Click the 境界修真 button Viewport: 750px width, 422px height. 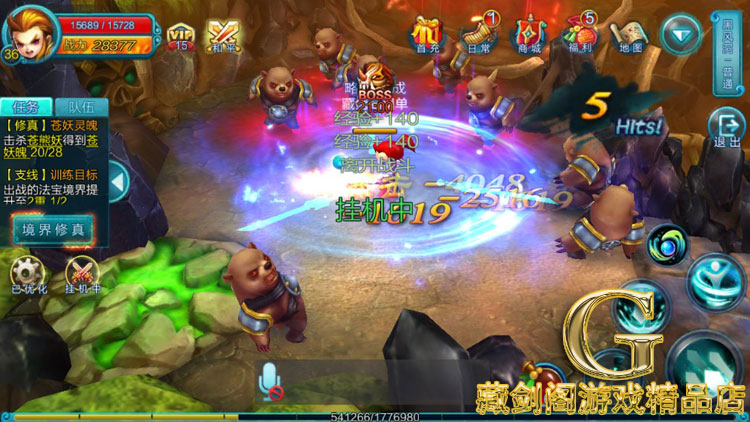(54, 230)
